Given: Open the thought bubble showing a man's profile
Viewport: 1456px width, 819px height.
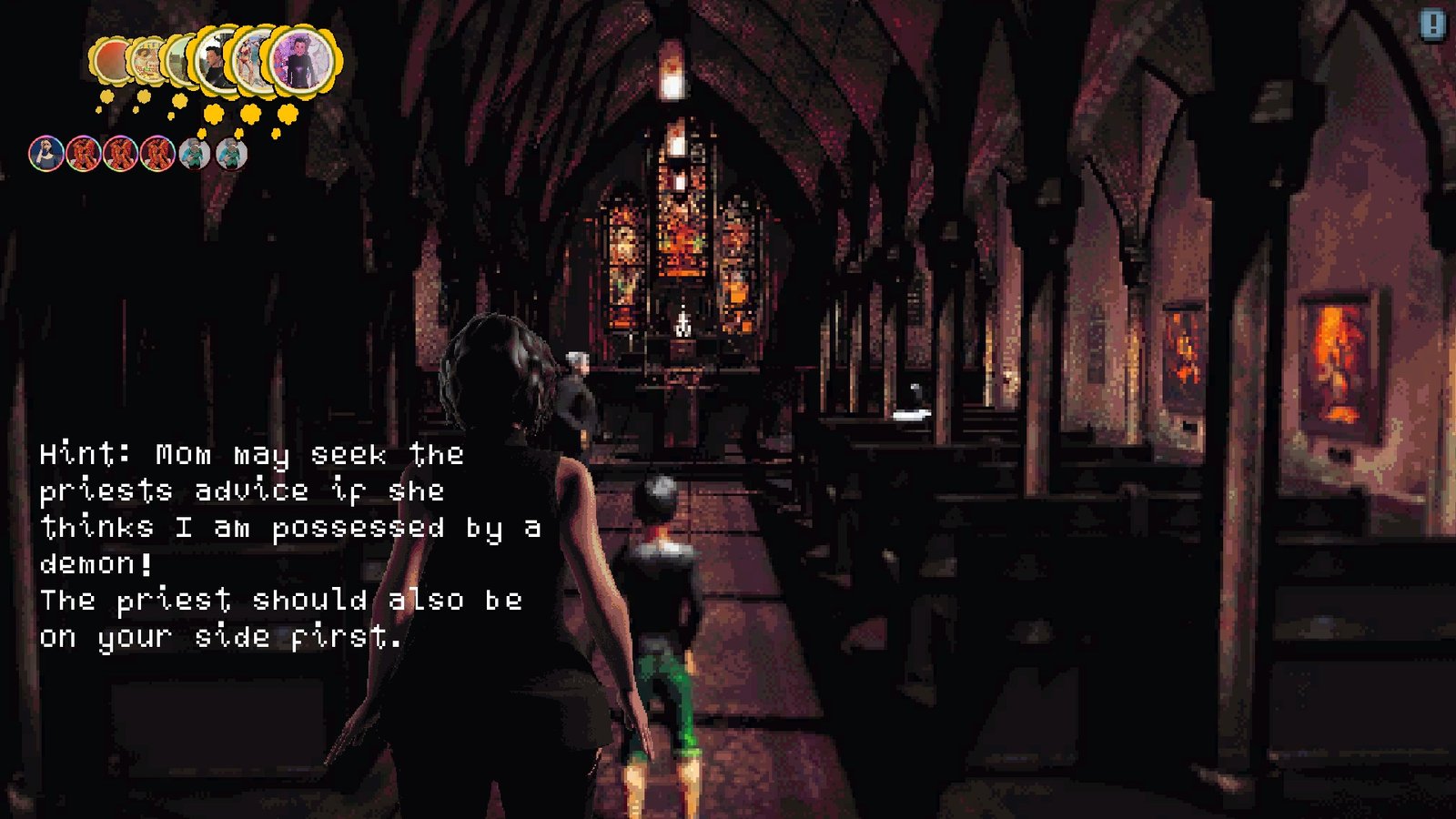Looking at the screenshot, I should coord(214,62).
